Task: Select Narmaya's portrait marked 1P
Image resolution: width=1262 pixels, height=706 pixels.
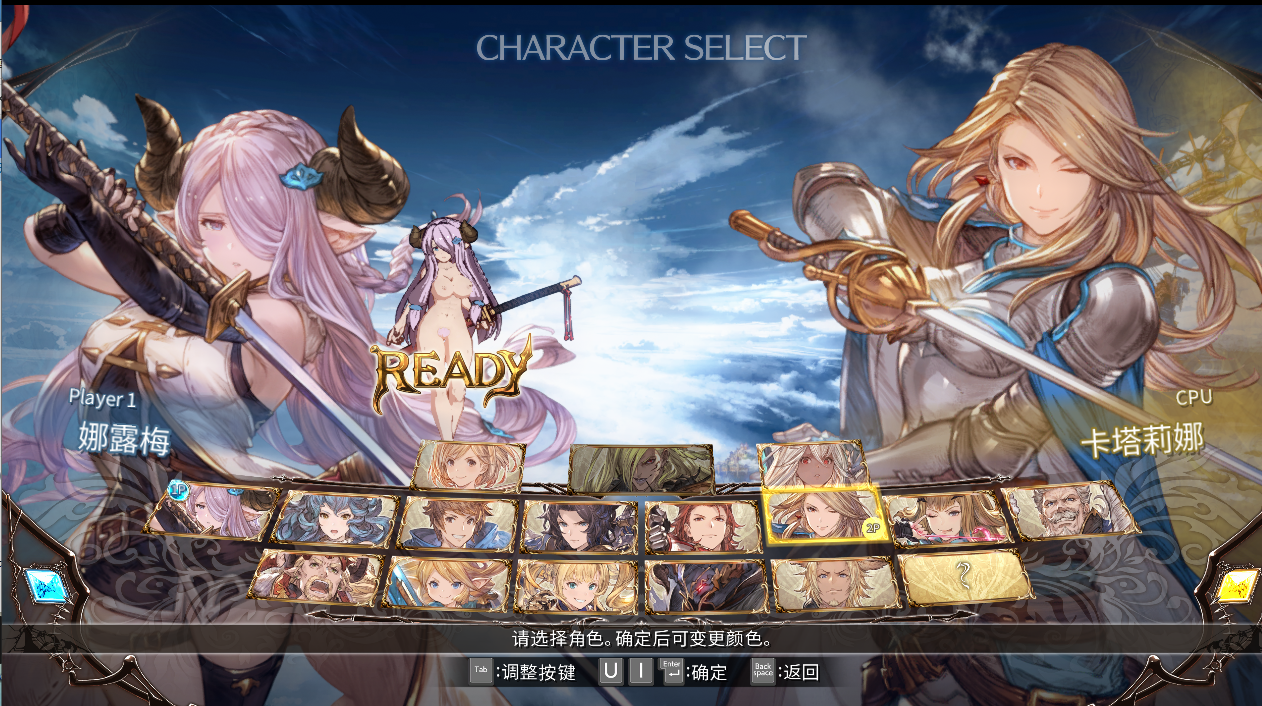Action: point(211,511)
